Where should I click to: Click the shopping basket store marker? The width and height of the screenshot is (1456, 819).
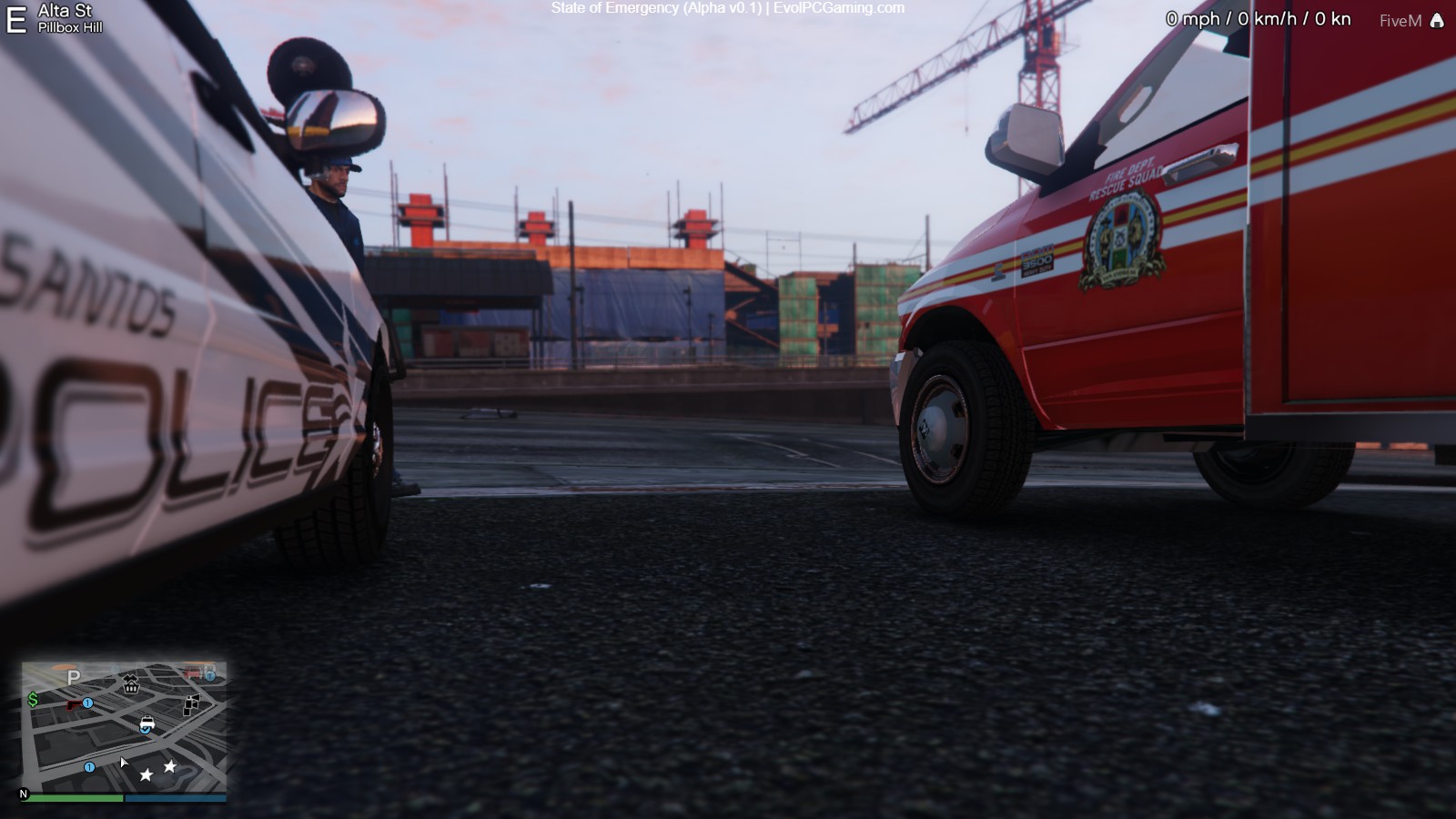click(131, 684)
